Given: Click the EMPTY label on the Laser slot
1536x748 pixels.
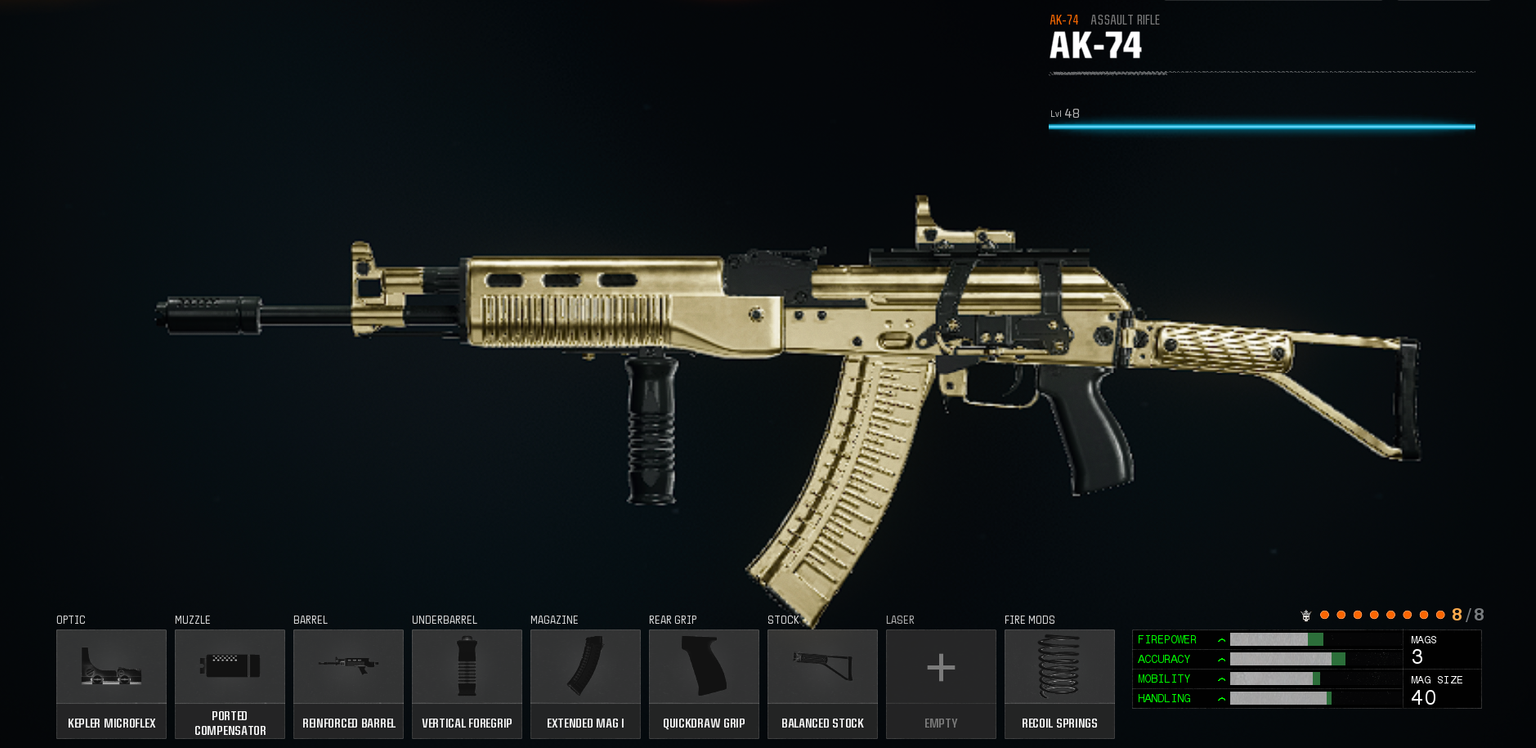Looking at the screenshot, I should pyautogui.click(x=940, y=722).
